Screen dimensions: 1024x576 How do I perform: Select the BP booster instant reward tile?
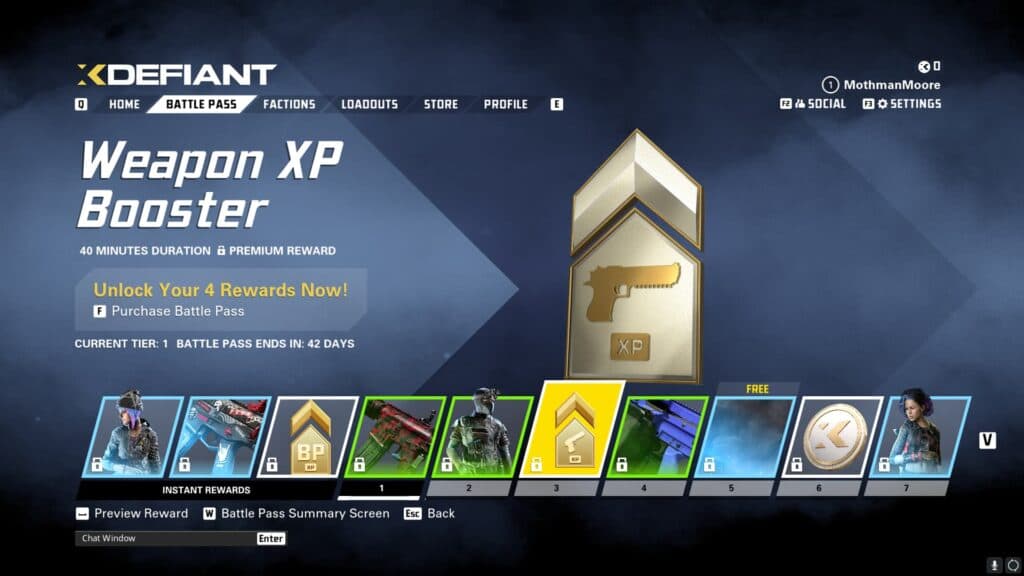311,436
